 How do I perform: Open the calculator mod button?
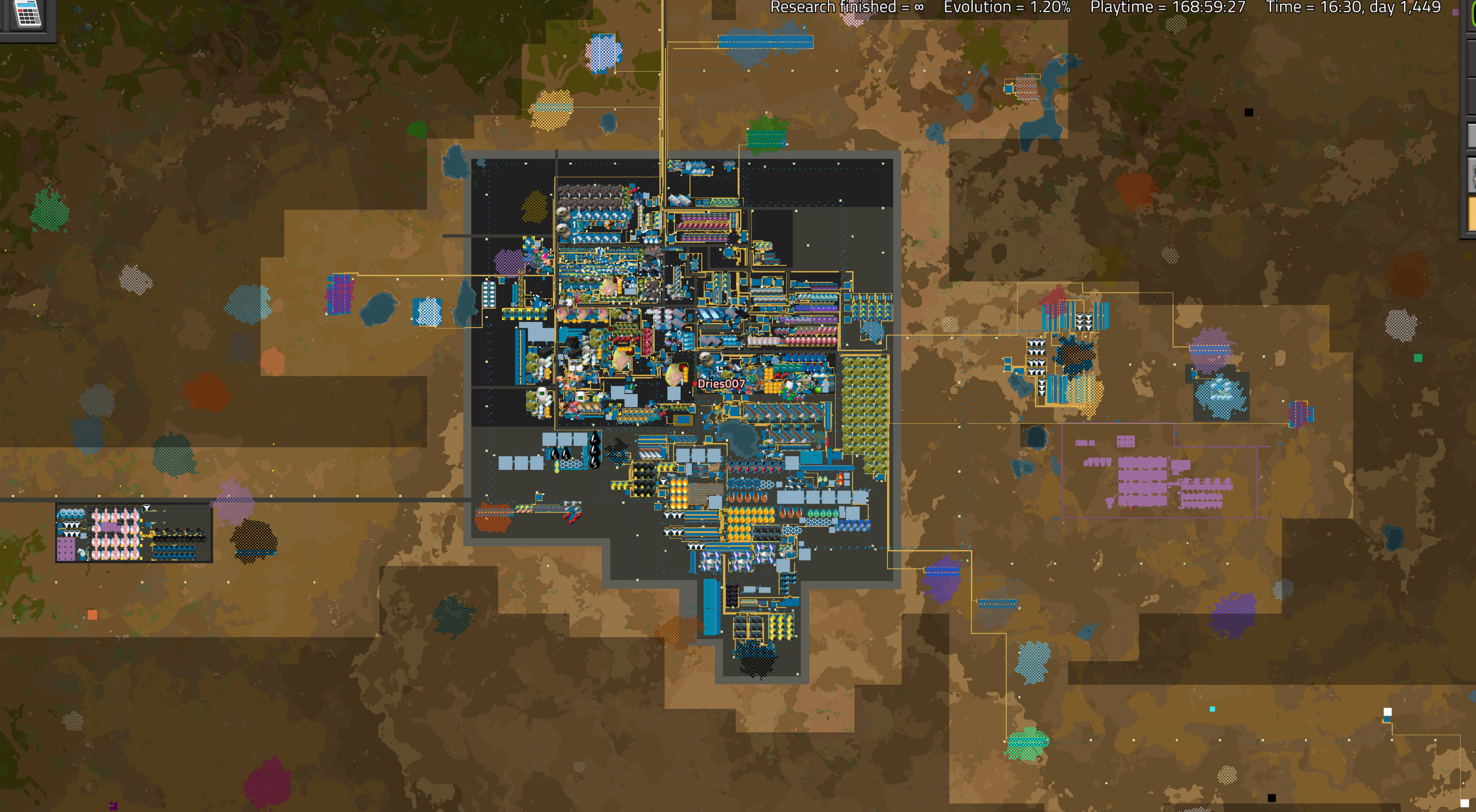click(x=28, y=14)
